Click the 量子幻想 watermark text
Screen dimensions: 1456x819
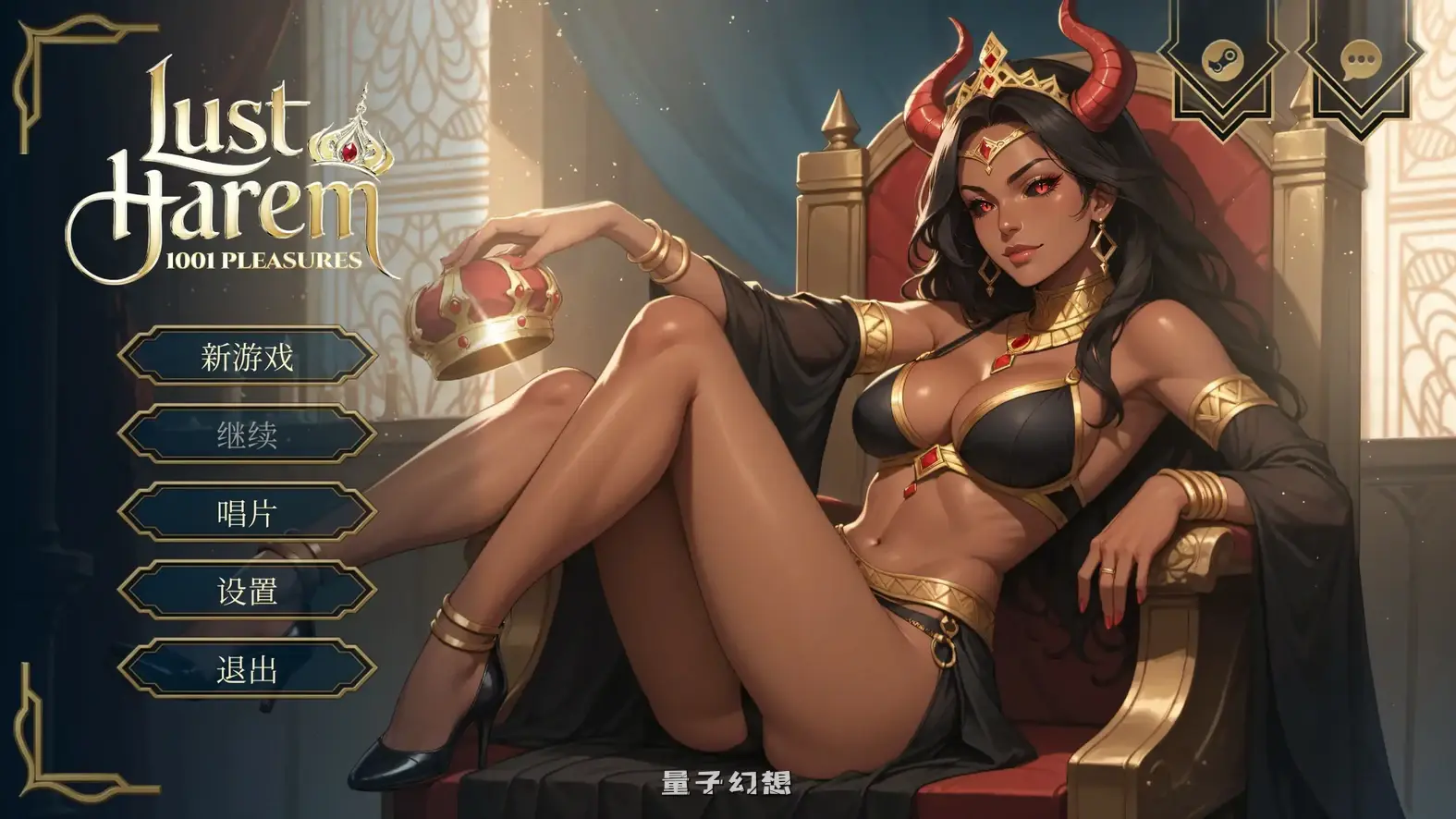point(728,781)
